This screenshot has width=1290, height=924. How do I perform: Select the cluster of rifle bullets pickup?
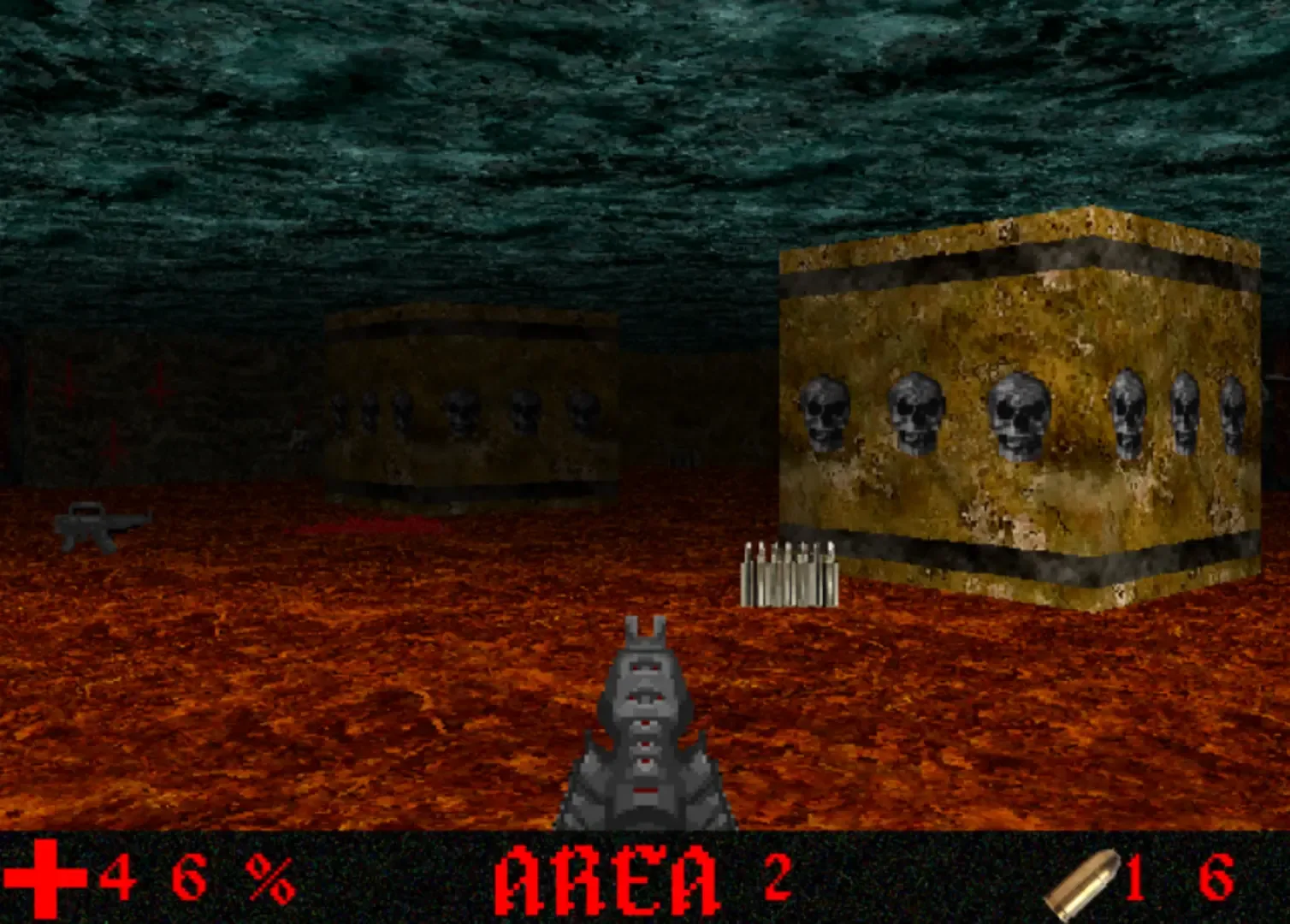pyautogui.click(x=789, y=569)
